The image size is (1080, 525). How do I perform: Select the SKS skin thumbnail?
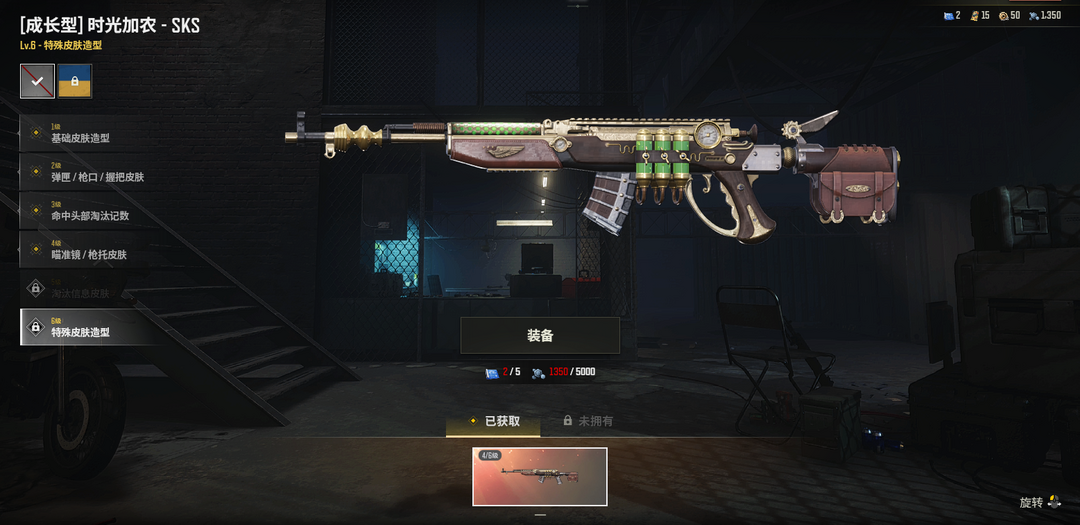coord(540,476)
